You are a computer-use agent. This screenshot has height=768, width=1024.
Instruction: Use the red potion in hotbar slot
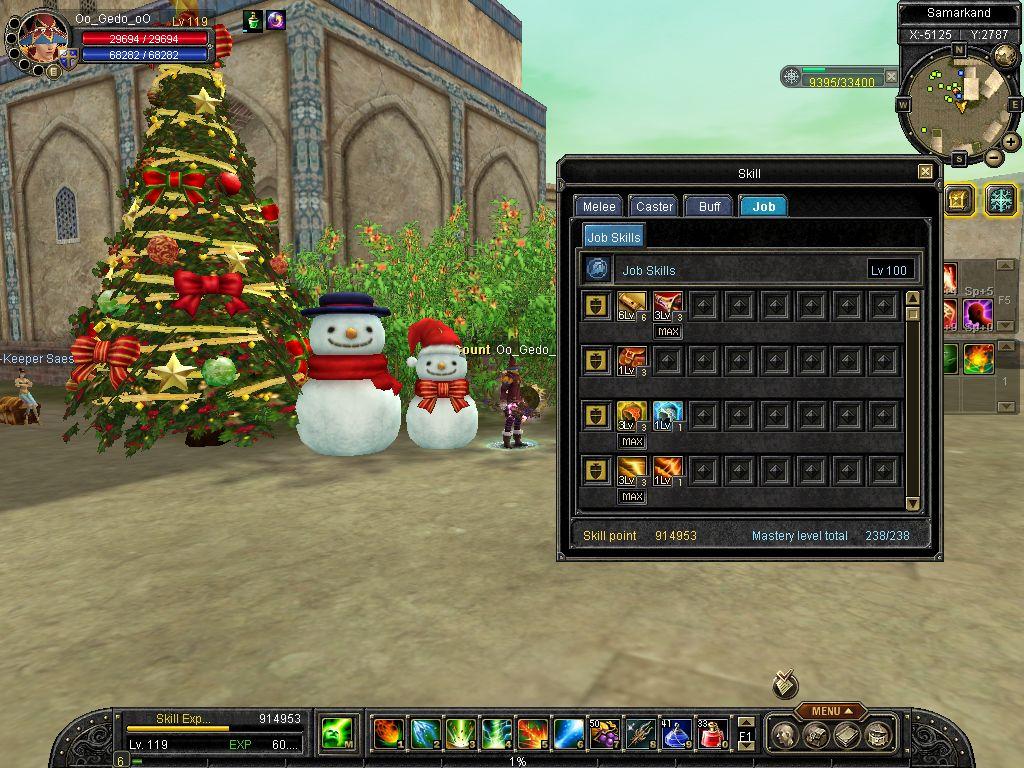coord(711,734)
